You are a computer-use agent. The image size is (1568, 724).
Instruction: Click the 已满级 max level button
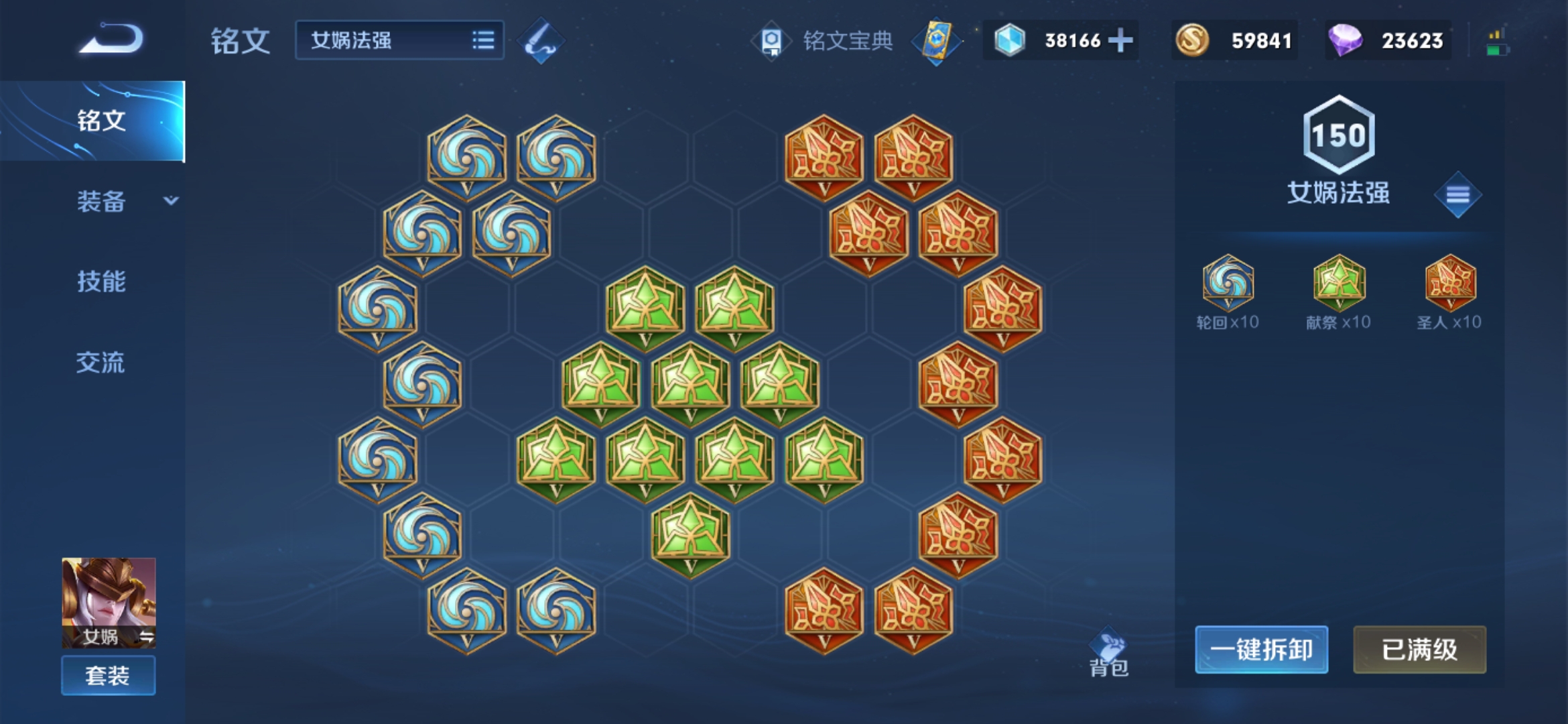1419,650
